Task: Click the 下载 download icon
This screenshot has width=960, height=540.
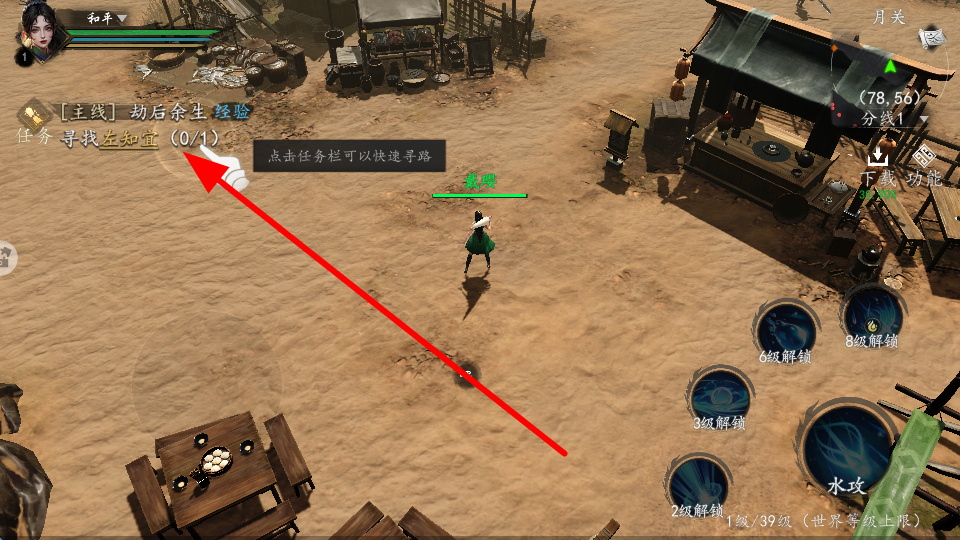Action: [x=878, y=165]
